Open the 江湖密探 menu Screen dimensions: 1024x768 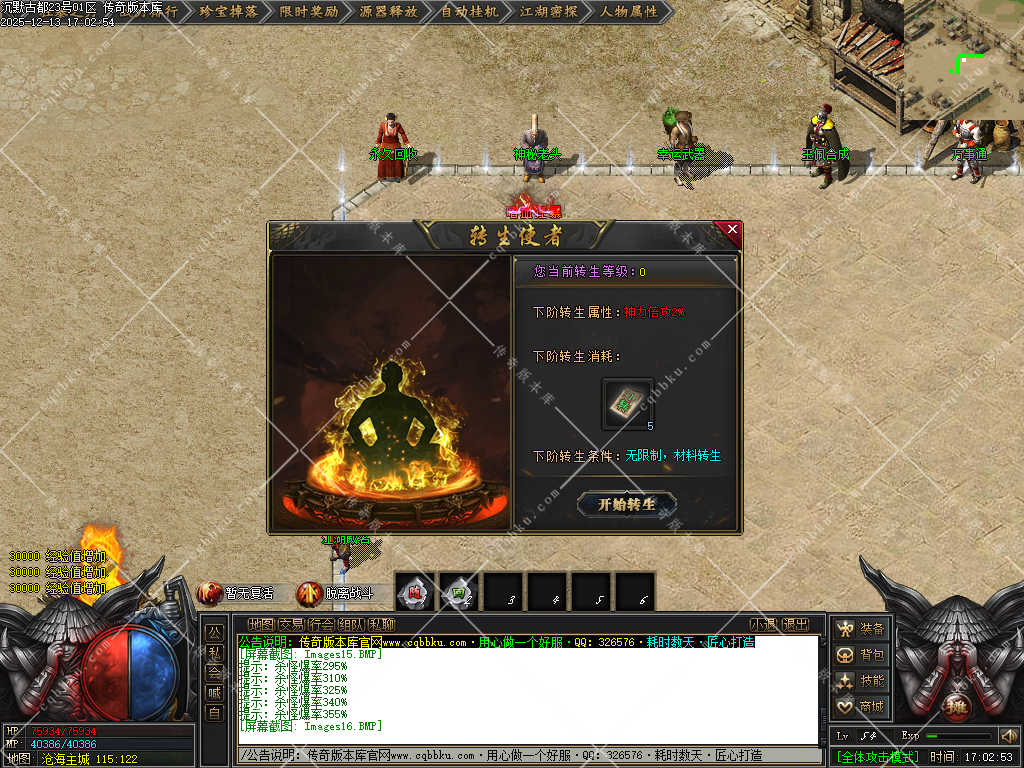pos(549,12)
